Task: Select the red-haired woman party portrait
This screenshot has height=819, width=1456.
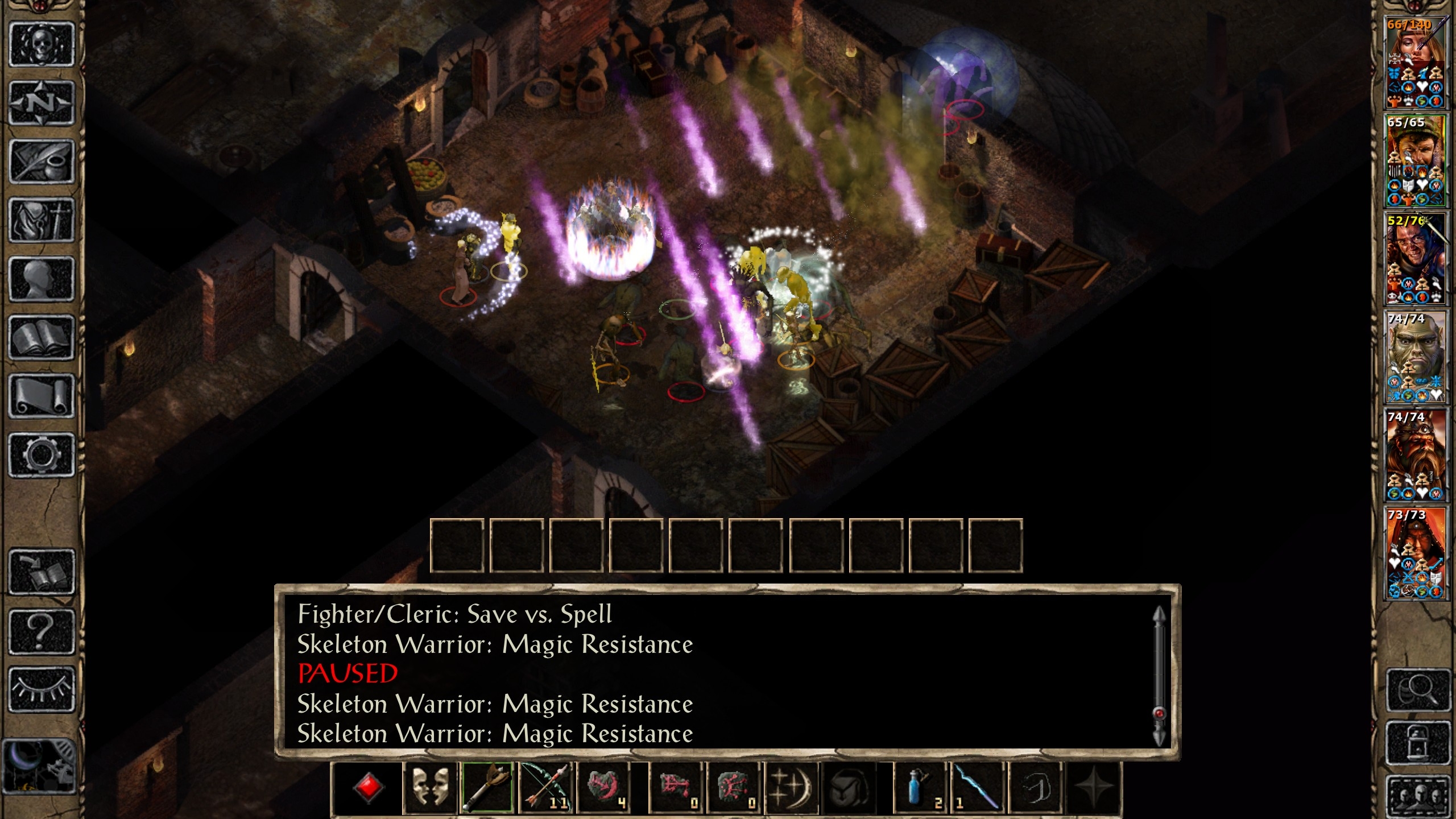Action: point(1415,63)
